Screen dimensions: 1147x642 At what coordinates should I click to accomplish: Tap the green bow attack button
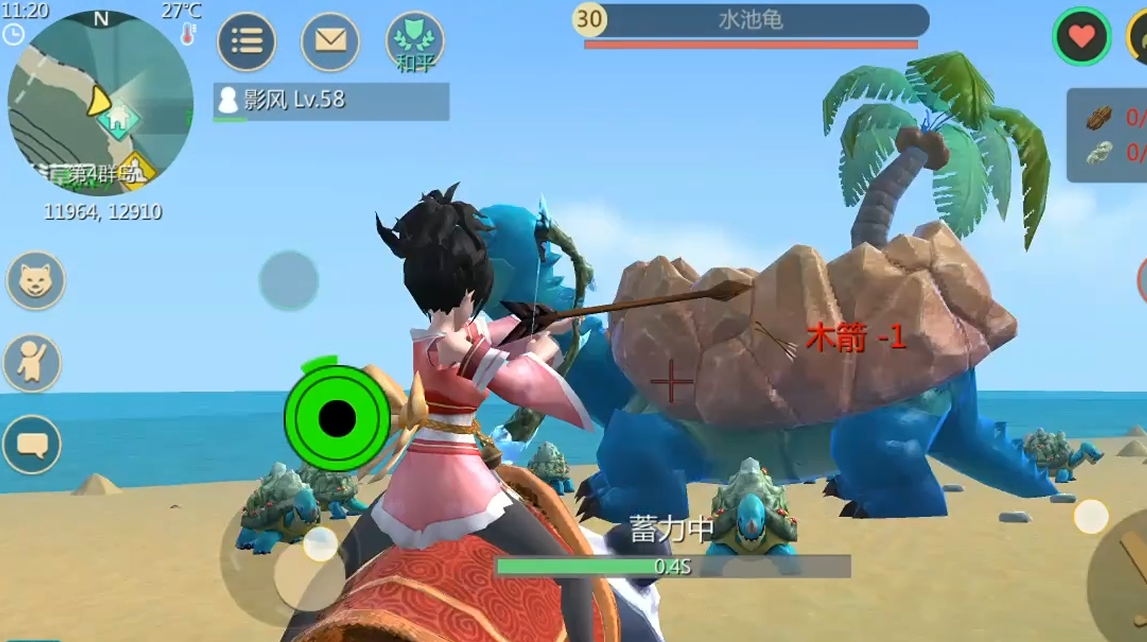pos(337,415)
